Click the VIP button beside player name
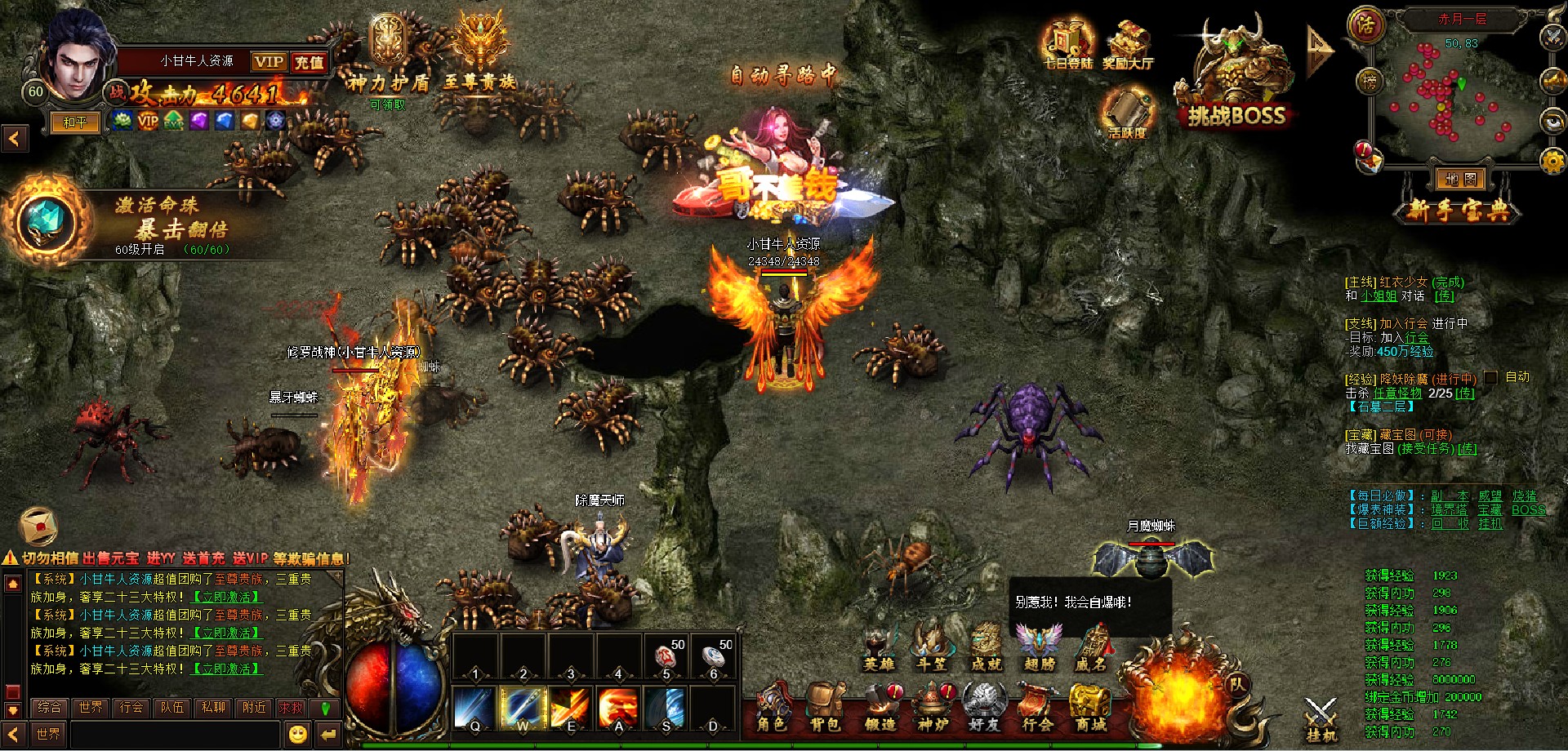This screenshot has width=1568, height=751. pyautogui.click(x=269, y=62)
